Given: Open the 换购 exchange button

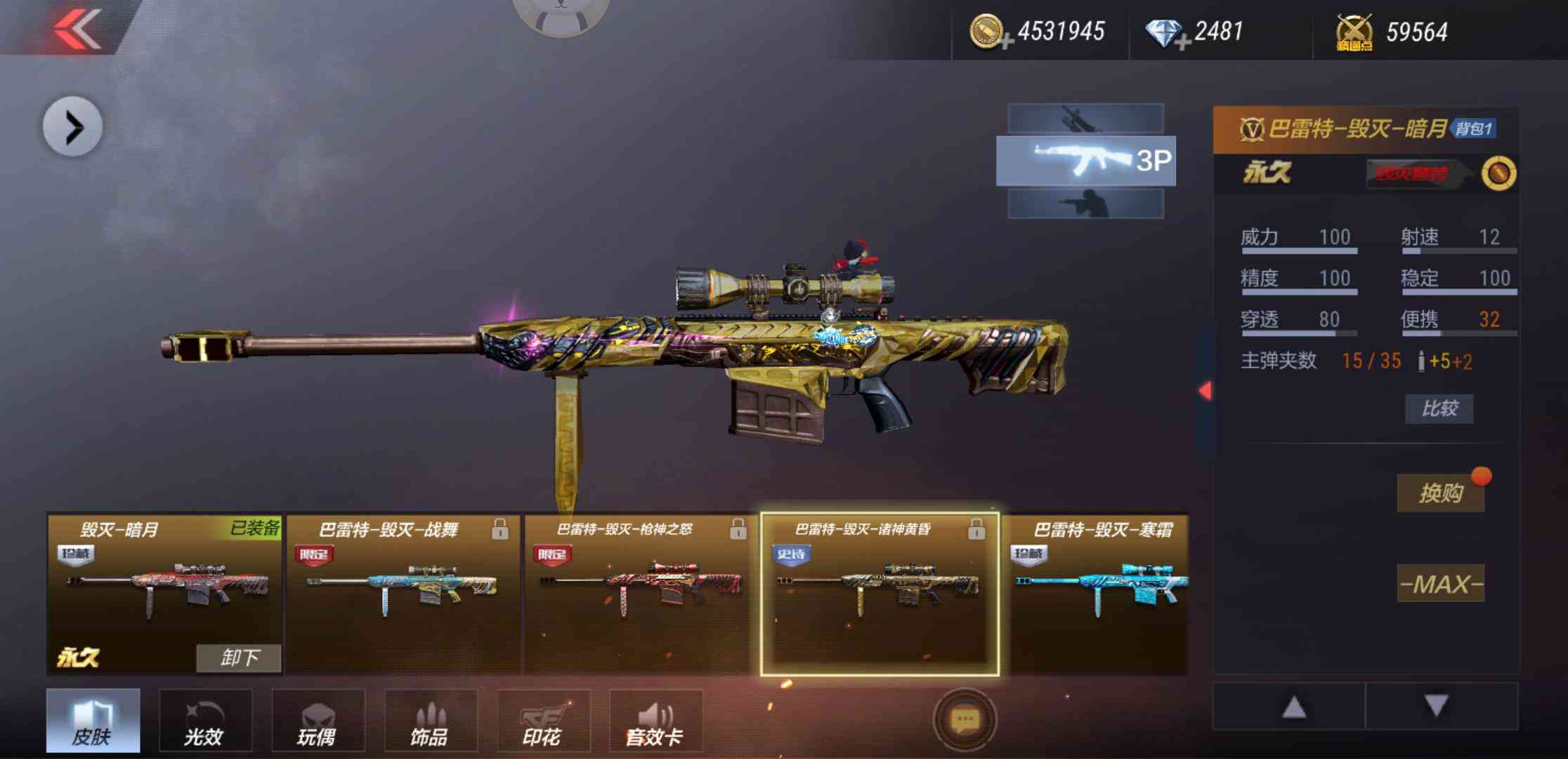Looking at the screenshot, I should (1440, 493).
